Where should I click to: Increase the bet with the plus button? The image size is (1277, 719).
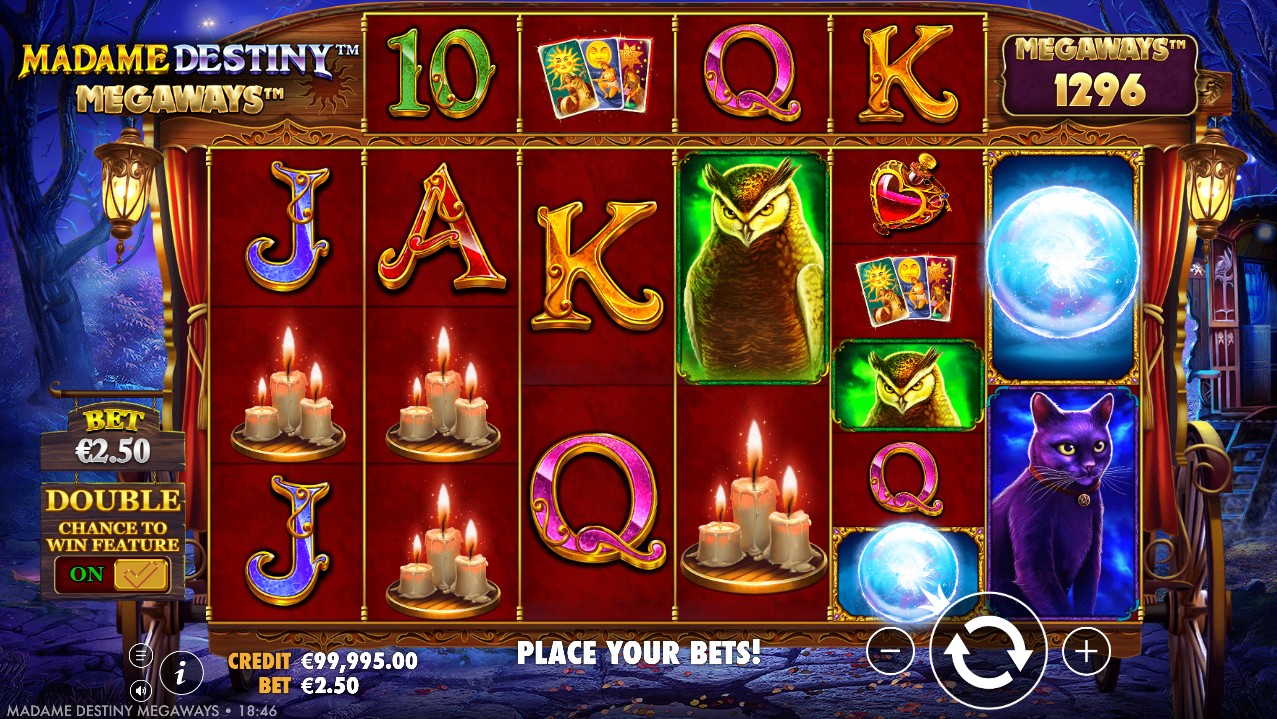1086,653
